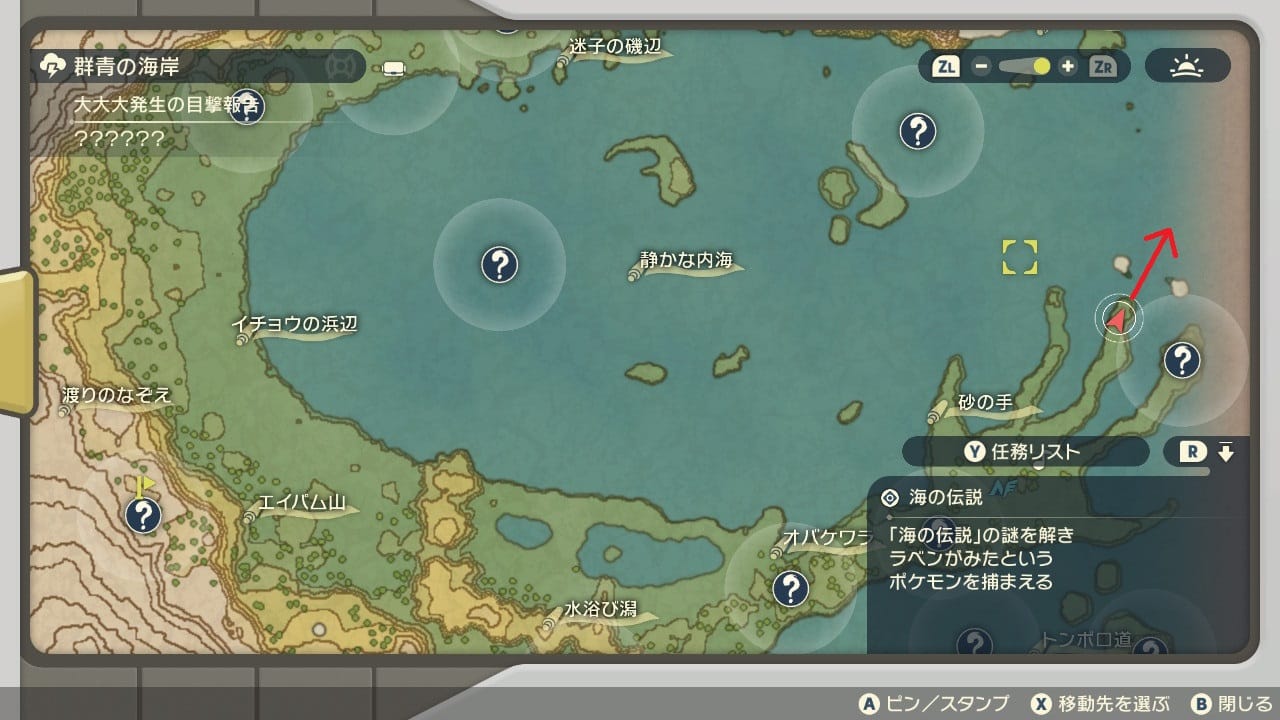Open the 大大大発生の目撃報告 outbreak report
Screen dimensions: 1280x720
tap(167, 104)
